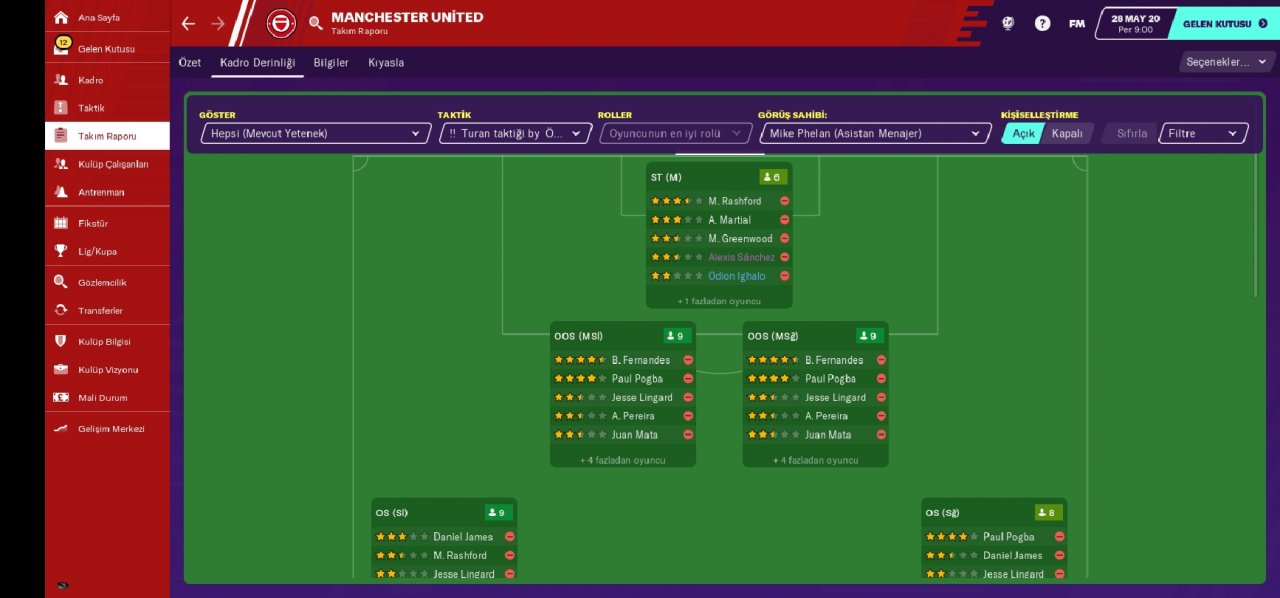
Task: Open the Transferler menu
Action: point(100,311)
